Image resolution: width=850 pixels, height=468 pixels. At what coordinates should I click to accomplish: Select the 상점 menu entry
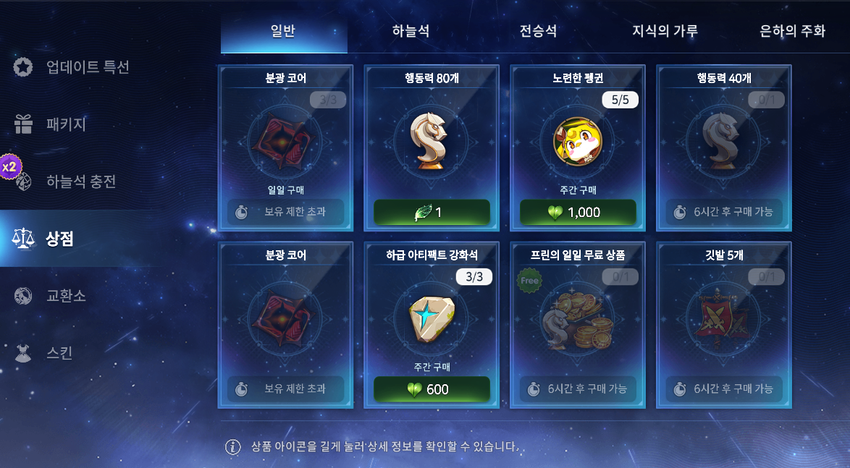pos(59,238)
